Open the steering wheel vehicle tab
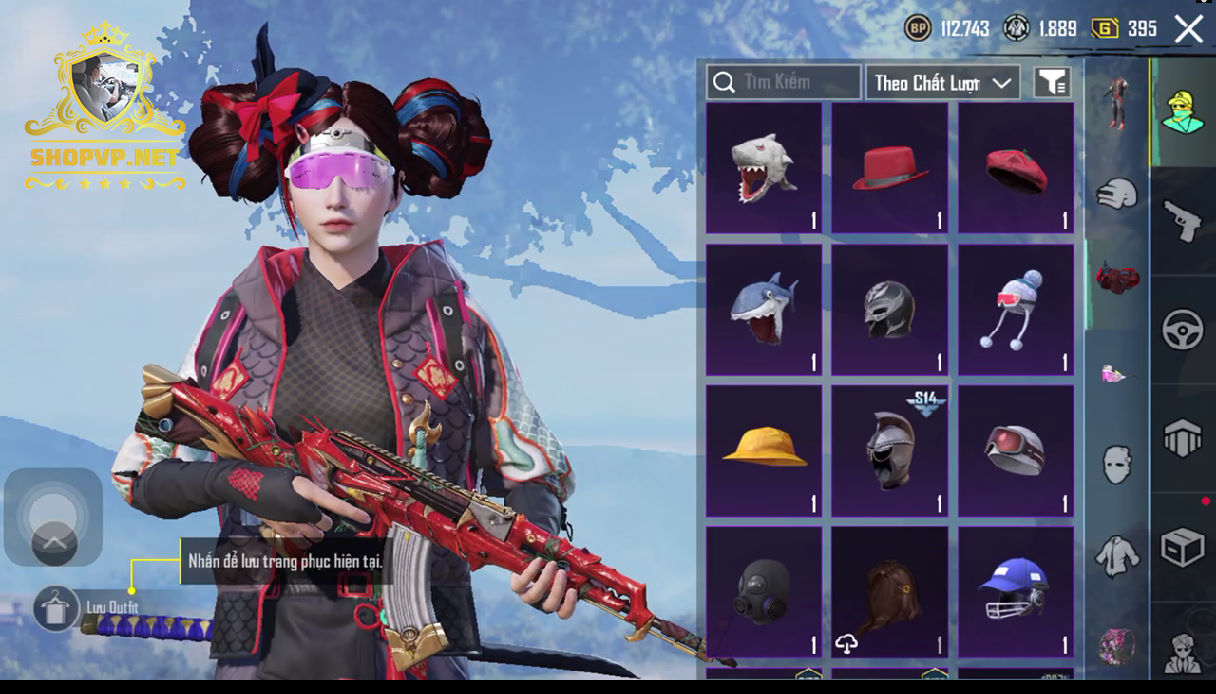 tap(1183, 330)
